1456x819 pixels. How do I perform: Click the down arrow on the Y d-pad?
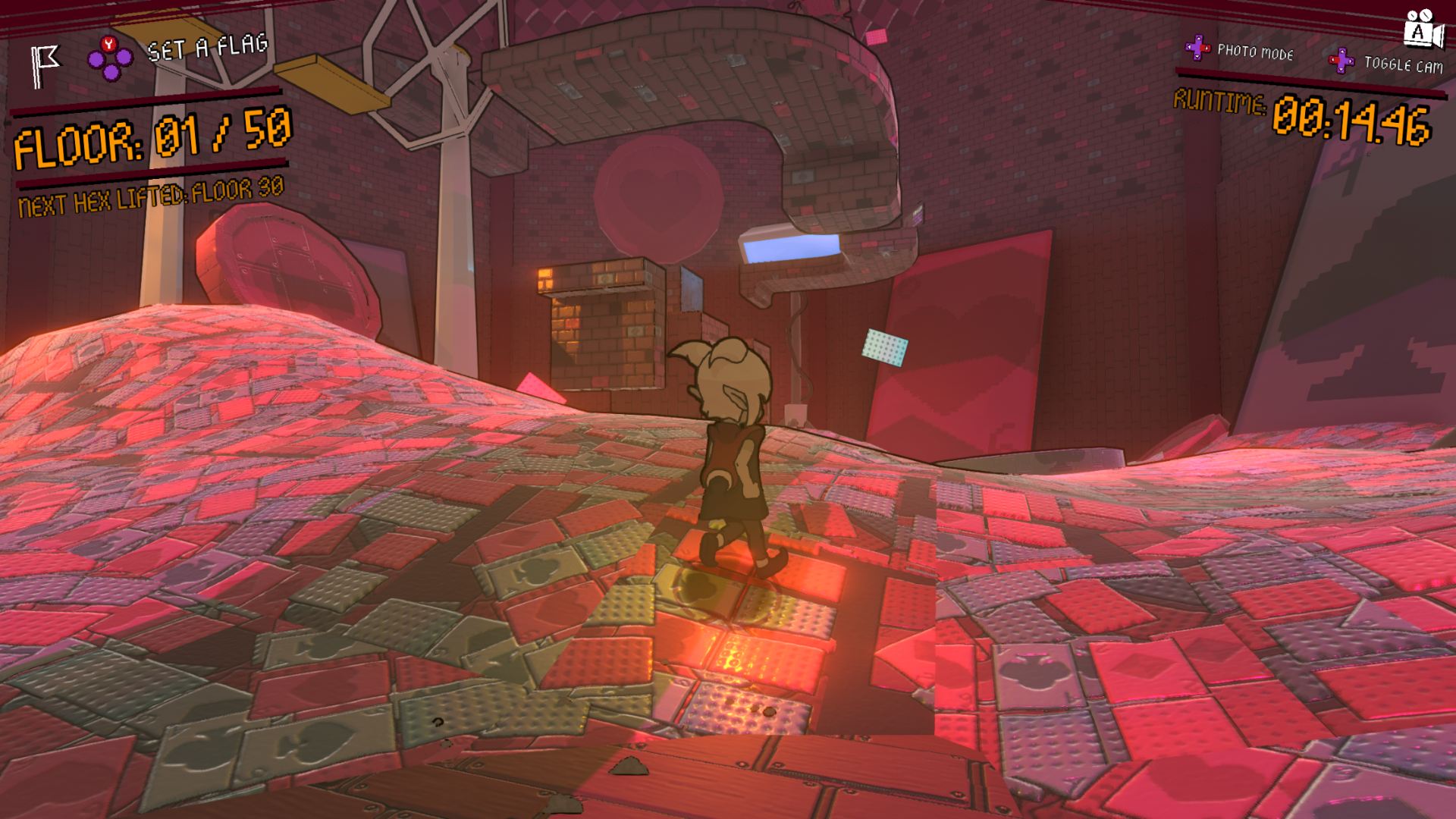(x=111, y=73)
